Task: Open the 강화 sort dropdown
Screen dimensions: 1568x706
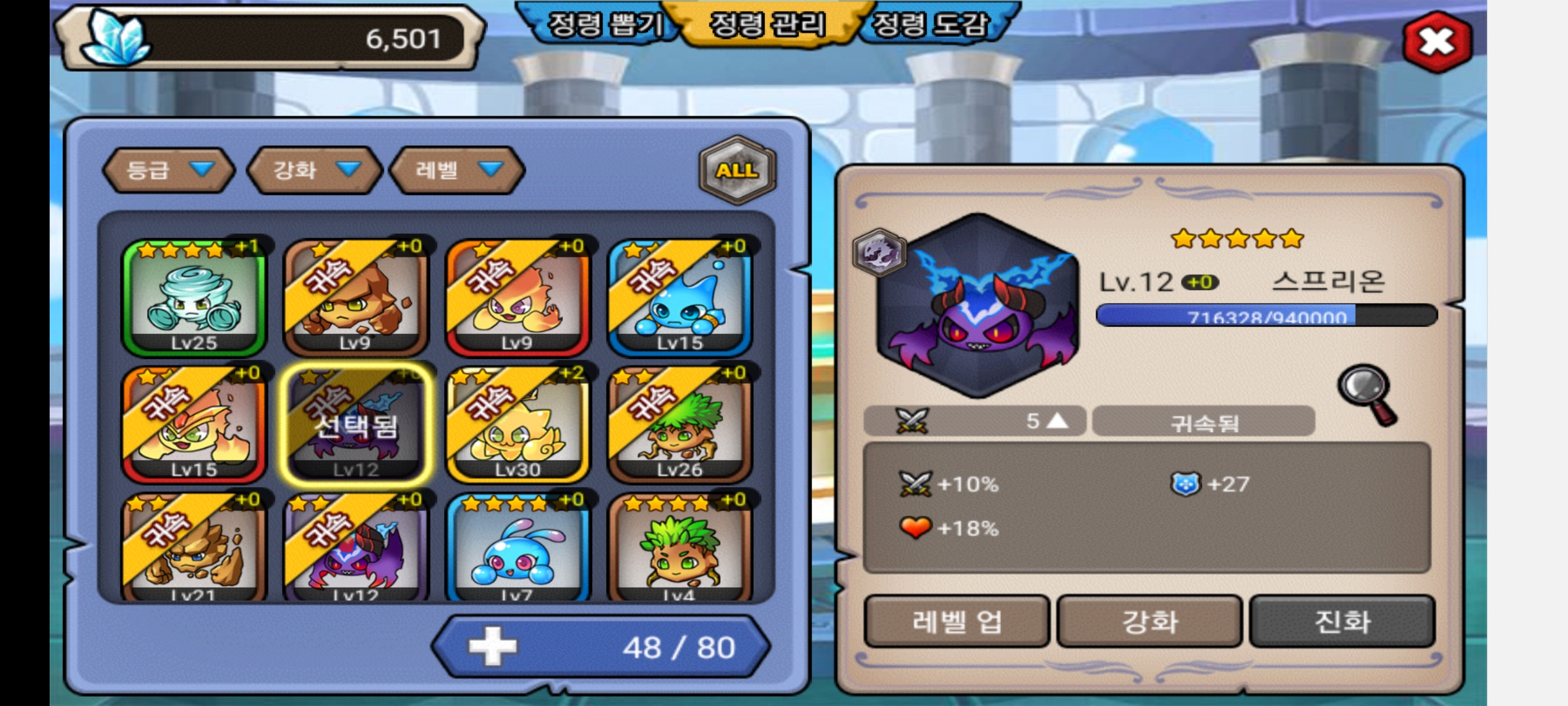Action: (315, 171)
